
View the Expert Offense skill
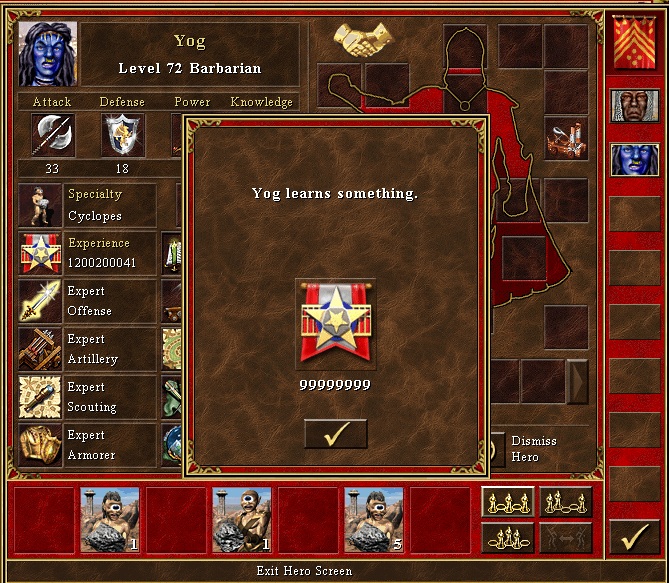coord(39,301)
